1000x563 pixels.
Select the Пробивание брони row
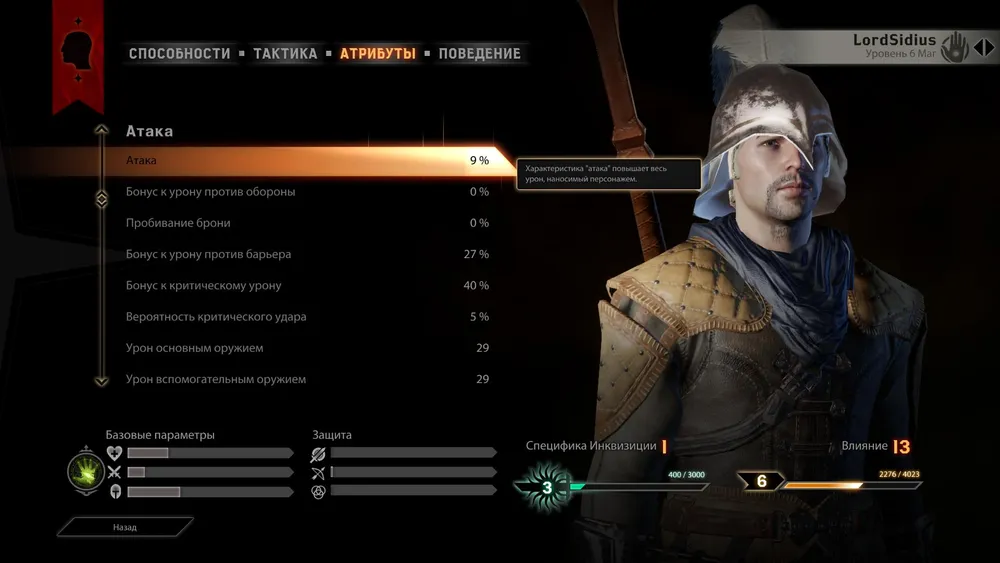click(300, 223)
